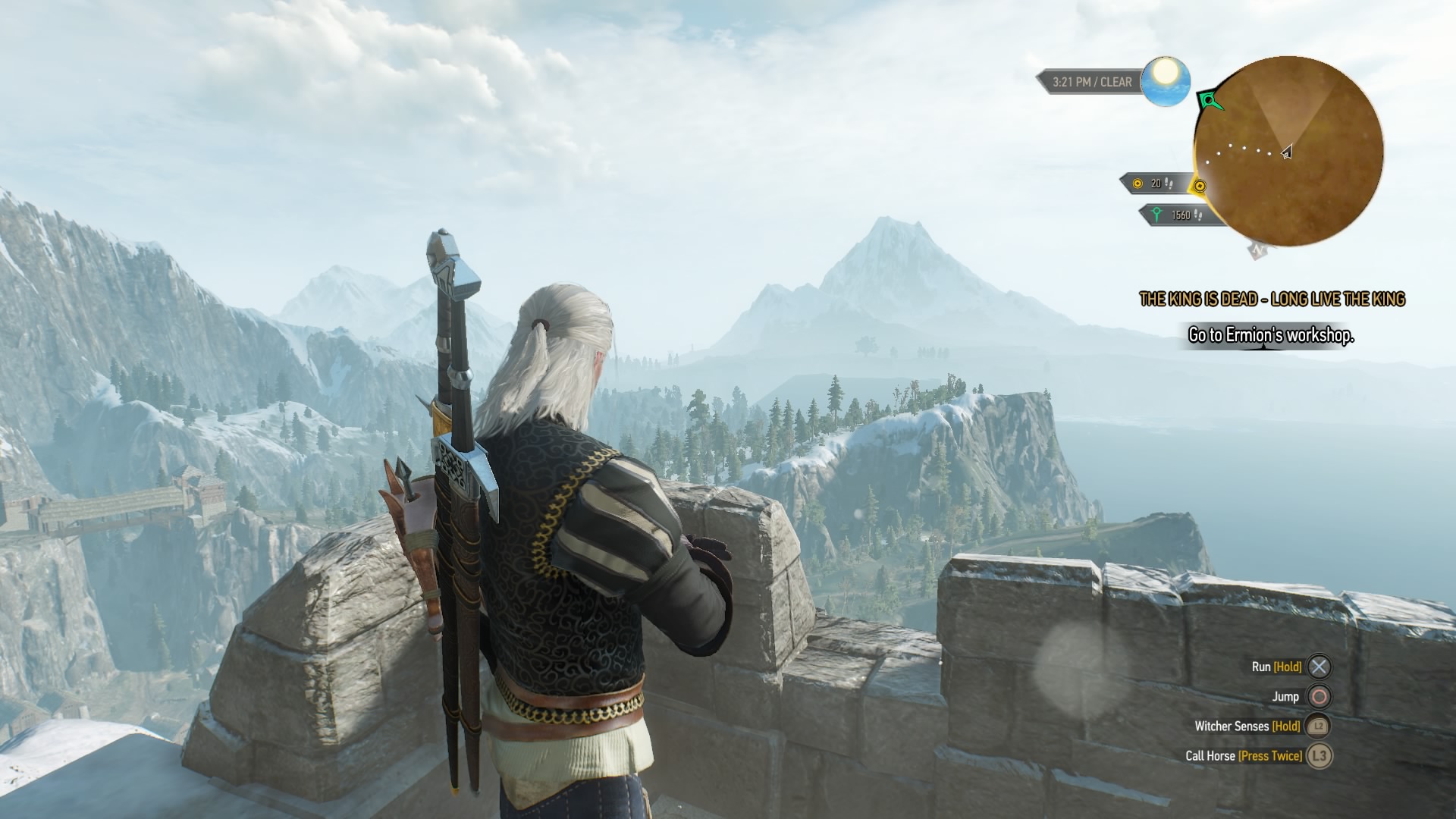Click the L2 Witcher Senses button icon
The height and width of the screenshot is (819, 1456).
(1317, 725)
